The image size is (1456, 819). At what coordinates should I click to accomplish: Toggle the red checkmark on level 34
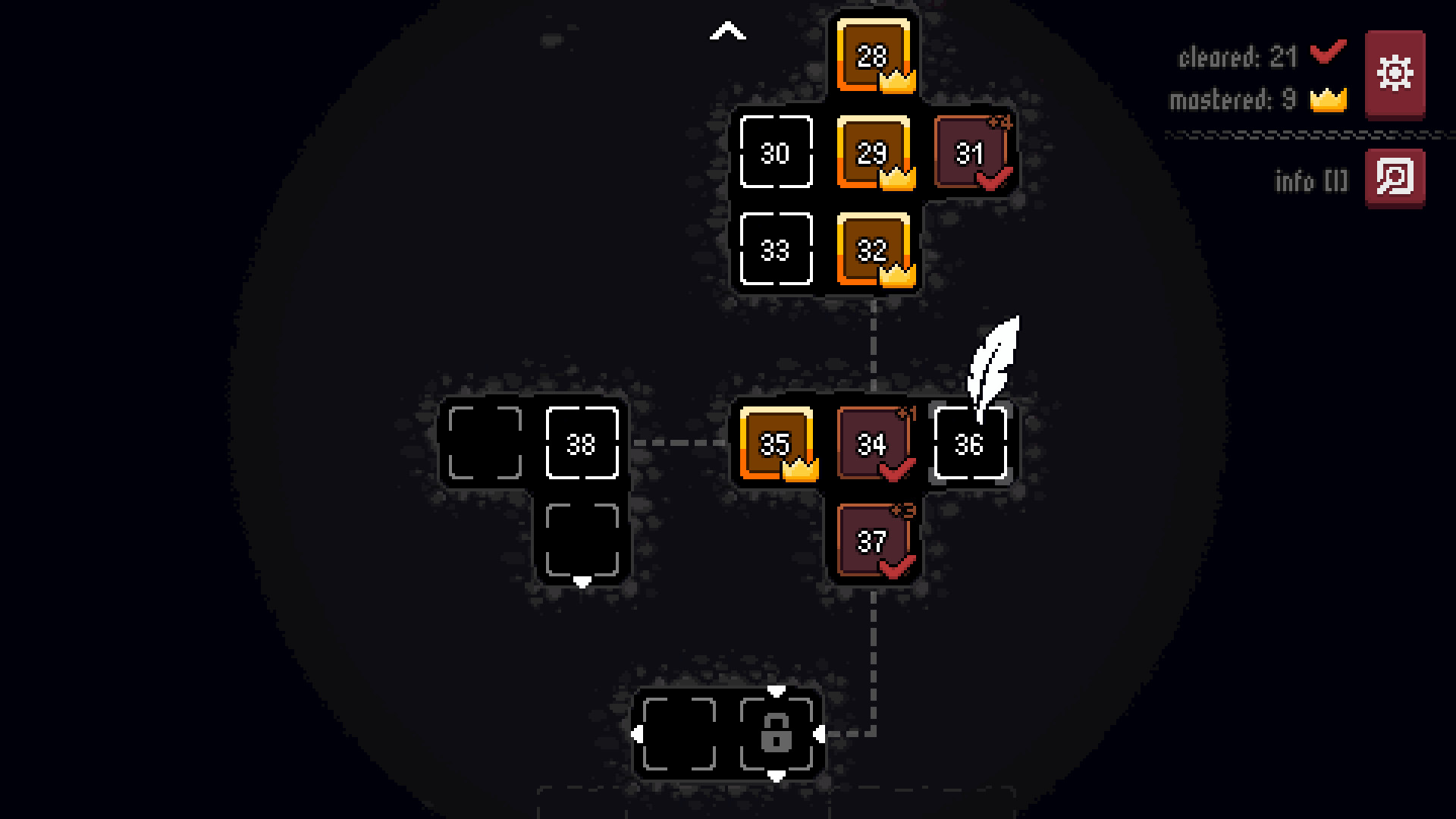[896, 469]
